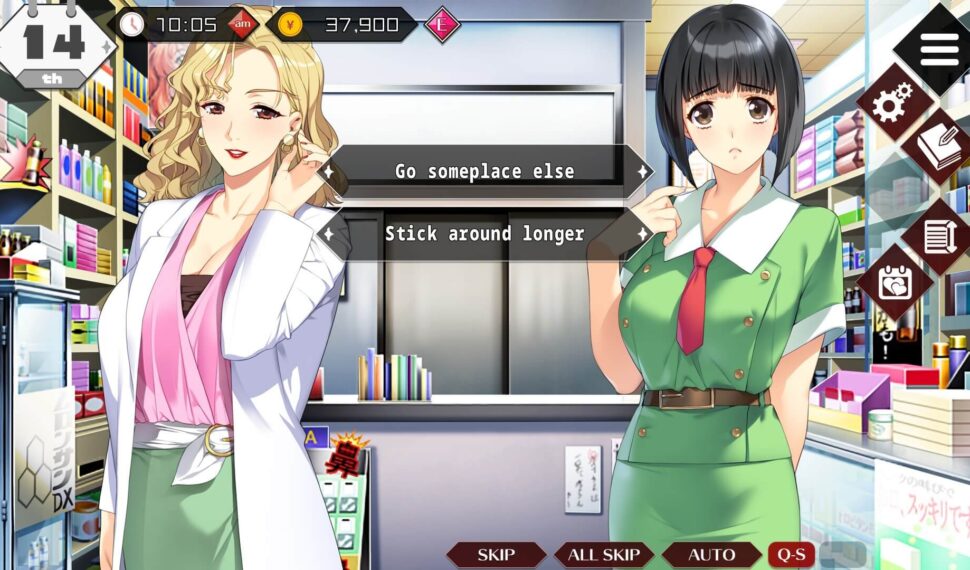Toggle AUTO text advance
Viewport: 970px width, 570px height.
[711, 555]
